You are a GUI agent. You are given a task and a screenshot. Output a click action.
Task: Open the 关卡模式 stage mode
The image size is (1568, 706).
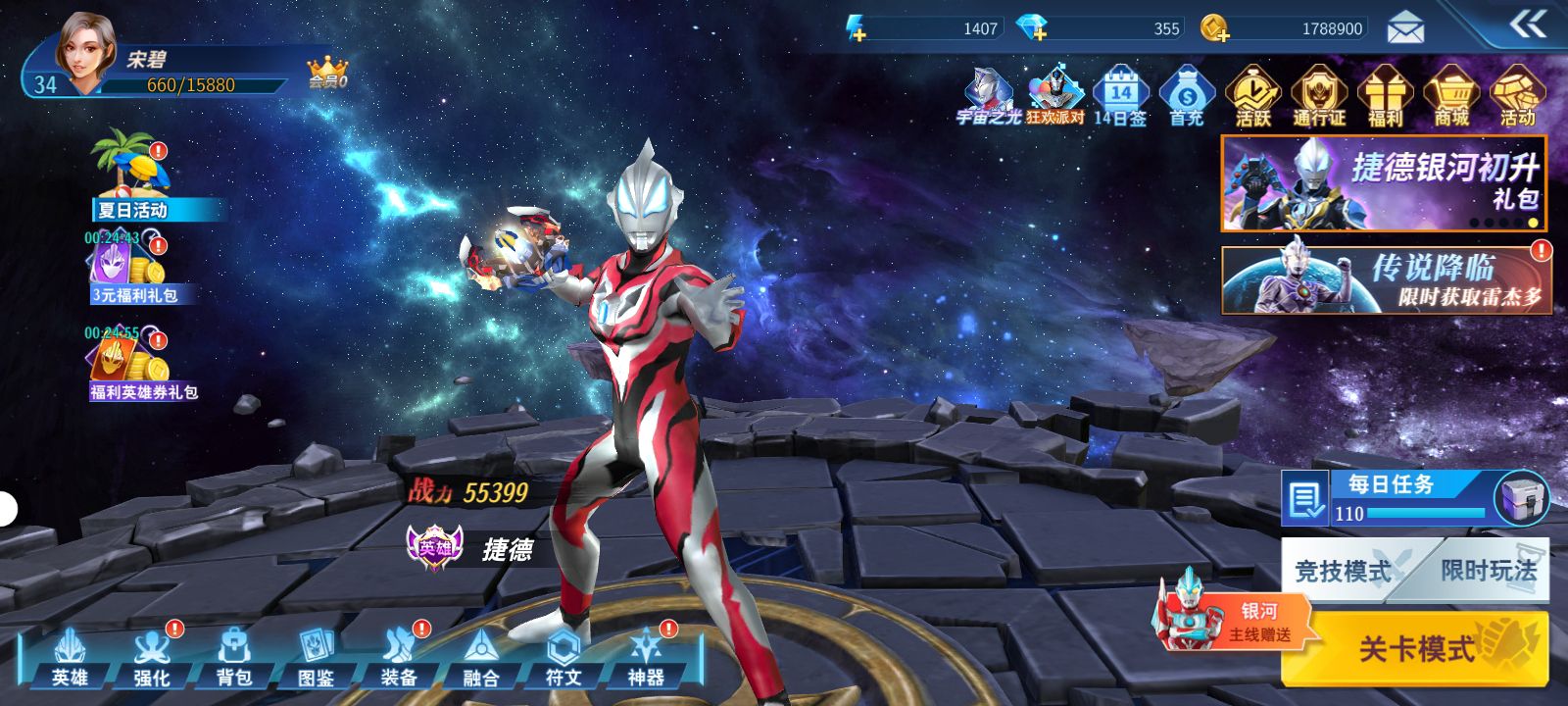click(x=1416, y=647)
